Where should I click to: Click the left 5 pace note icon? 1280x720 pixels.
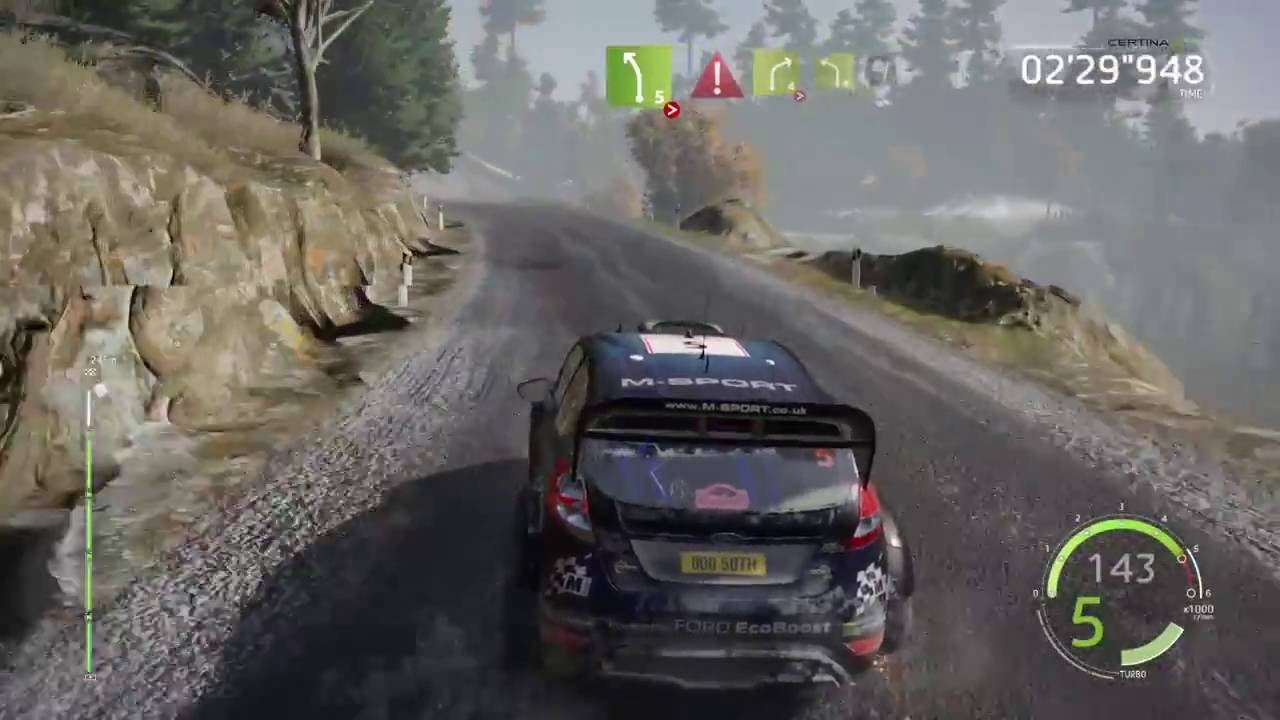(x=638, y=75)
